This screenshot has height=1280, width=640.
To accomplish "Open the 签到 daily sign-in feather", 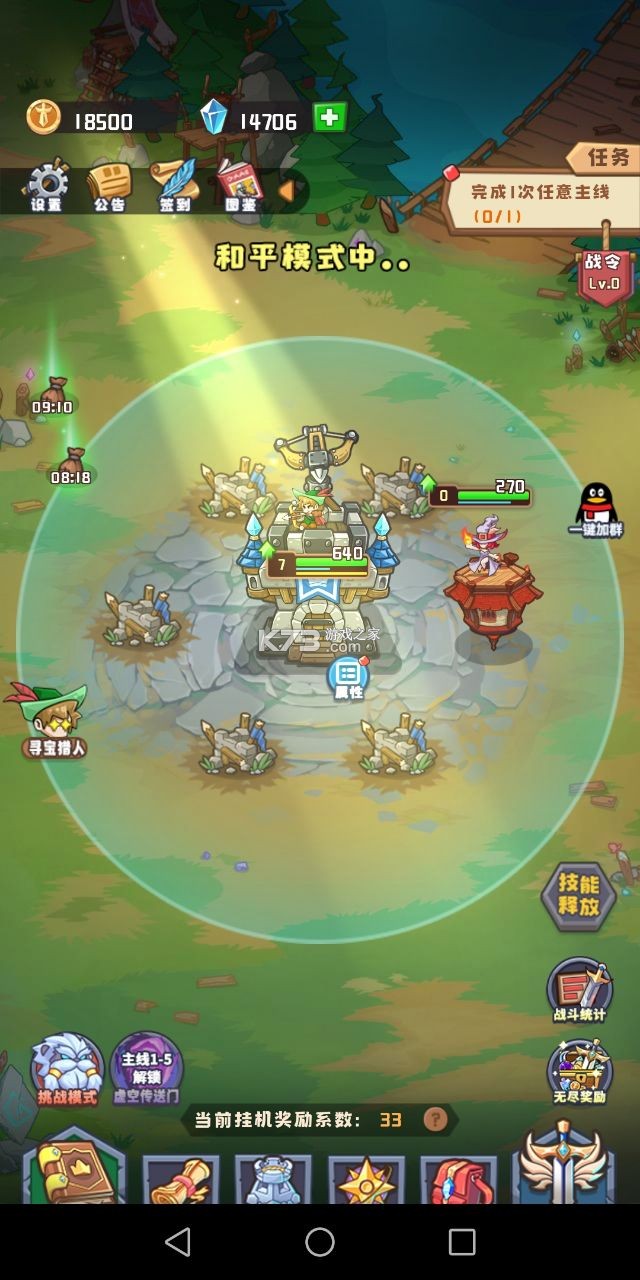I will [x=174, y=185].
